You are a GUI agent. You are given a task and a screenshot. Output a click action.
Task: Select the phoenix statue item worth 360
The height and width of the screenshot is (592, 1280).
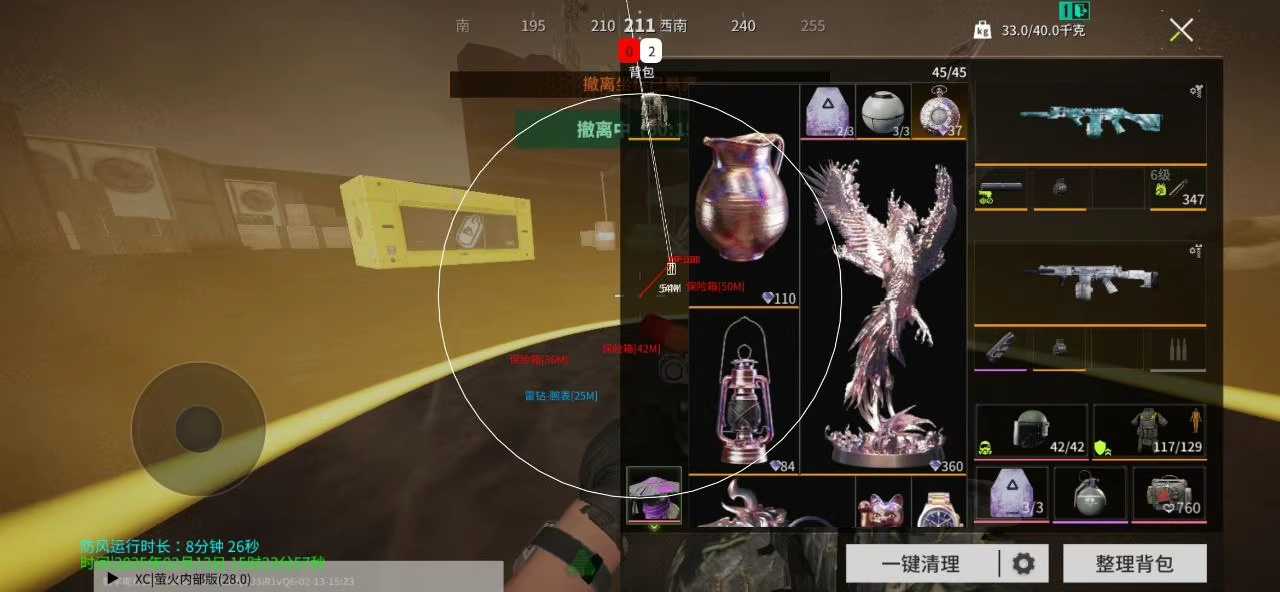[884, 310]
